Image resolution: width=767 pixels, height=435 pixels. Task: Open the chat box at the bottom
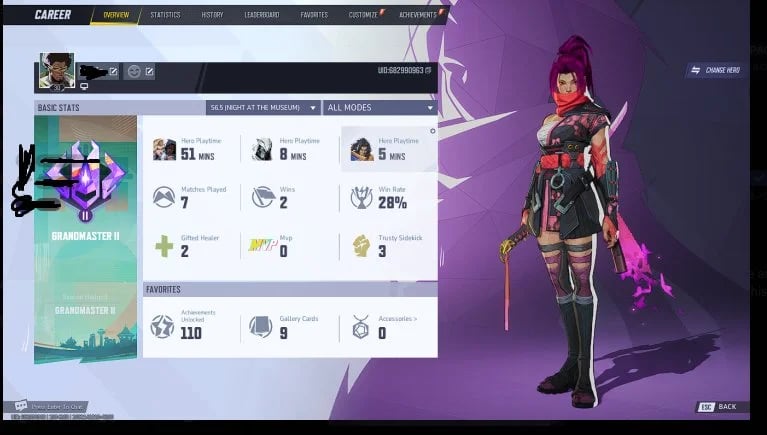[50, 407]
